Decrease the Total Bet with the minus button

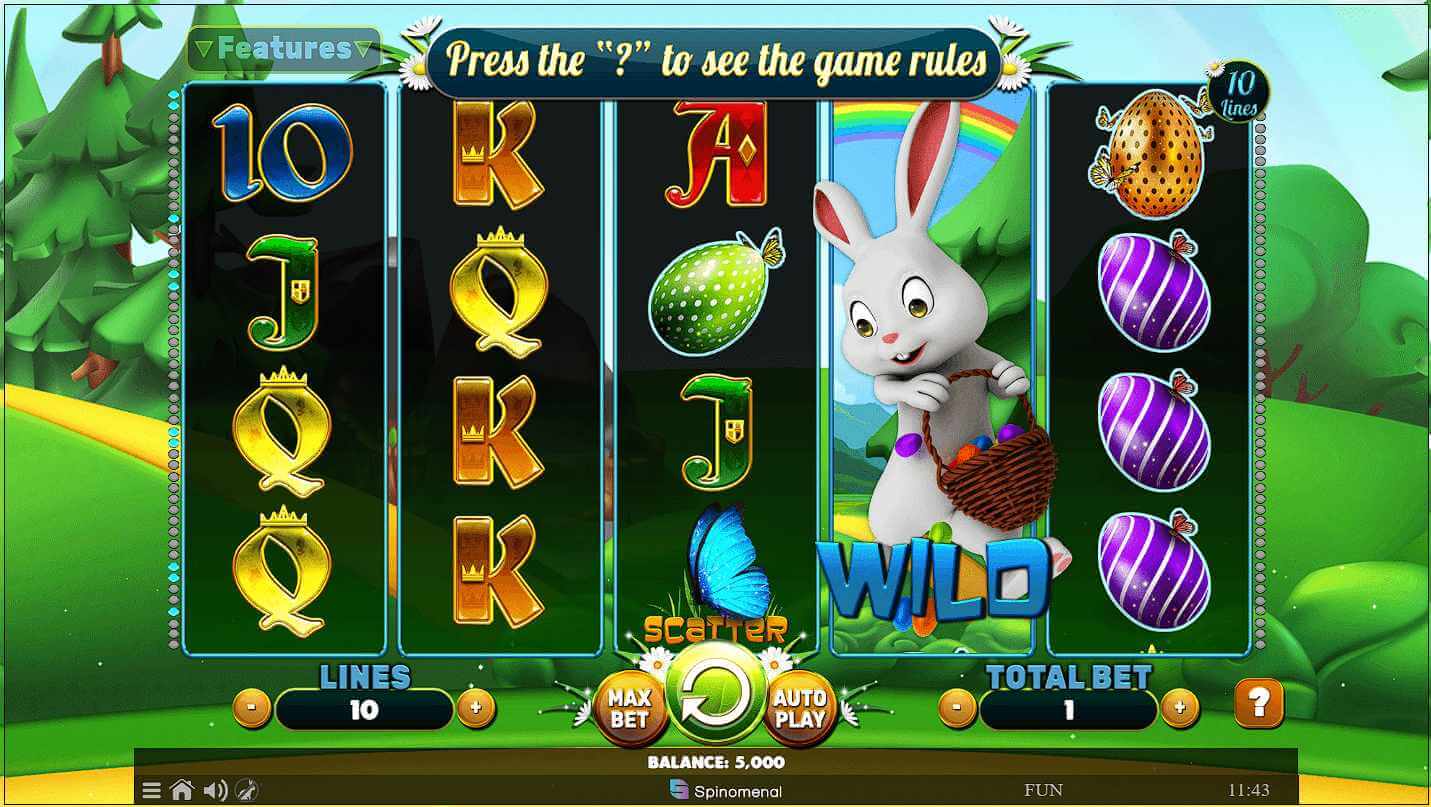pyautogui.click(x=958, y=707)
